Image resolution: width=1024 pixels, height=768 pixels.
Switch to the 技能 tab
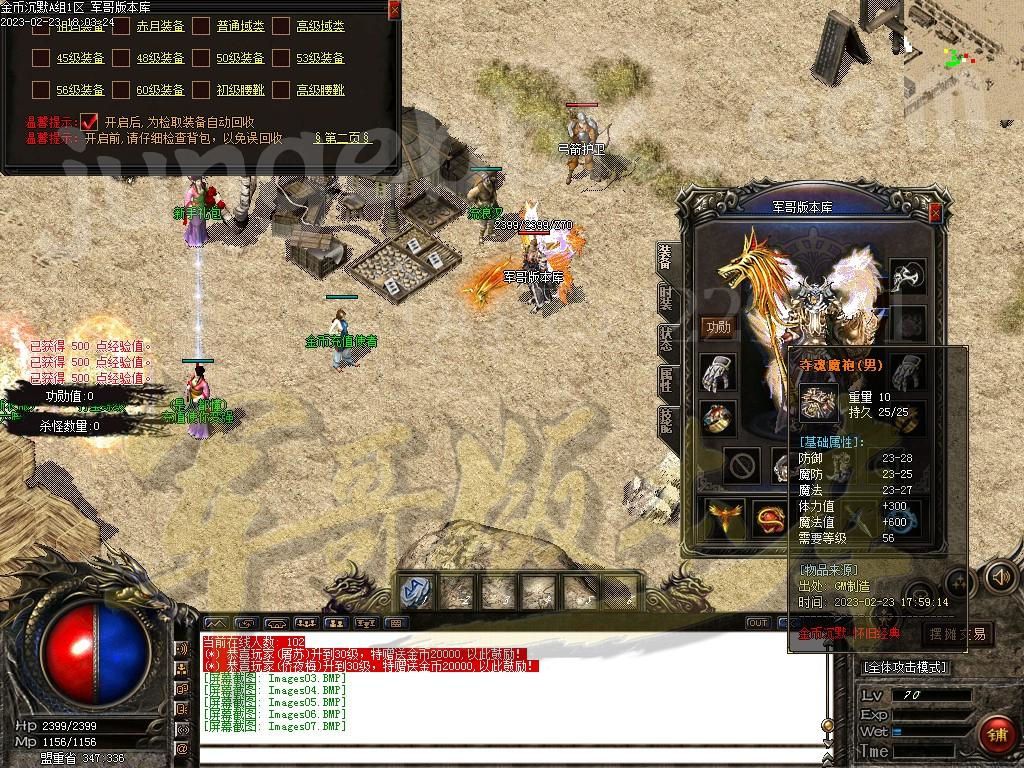(x=666, y=420)
